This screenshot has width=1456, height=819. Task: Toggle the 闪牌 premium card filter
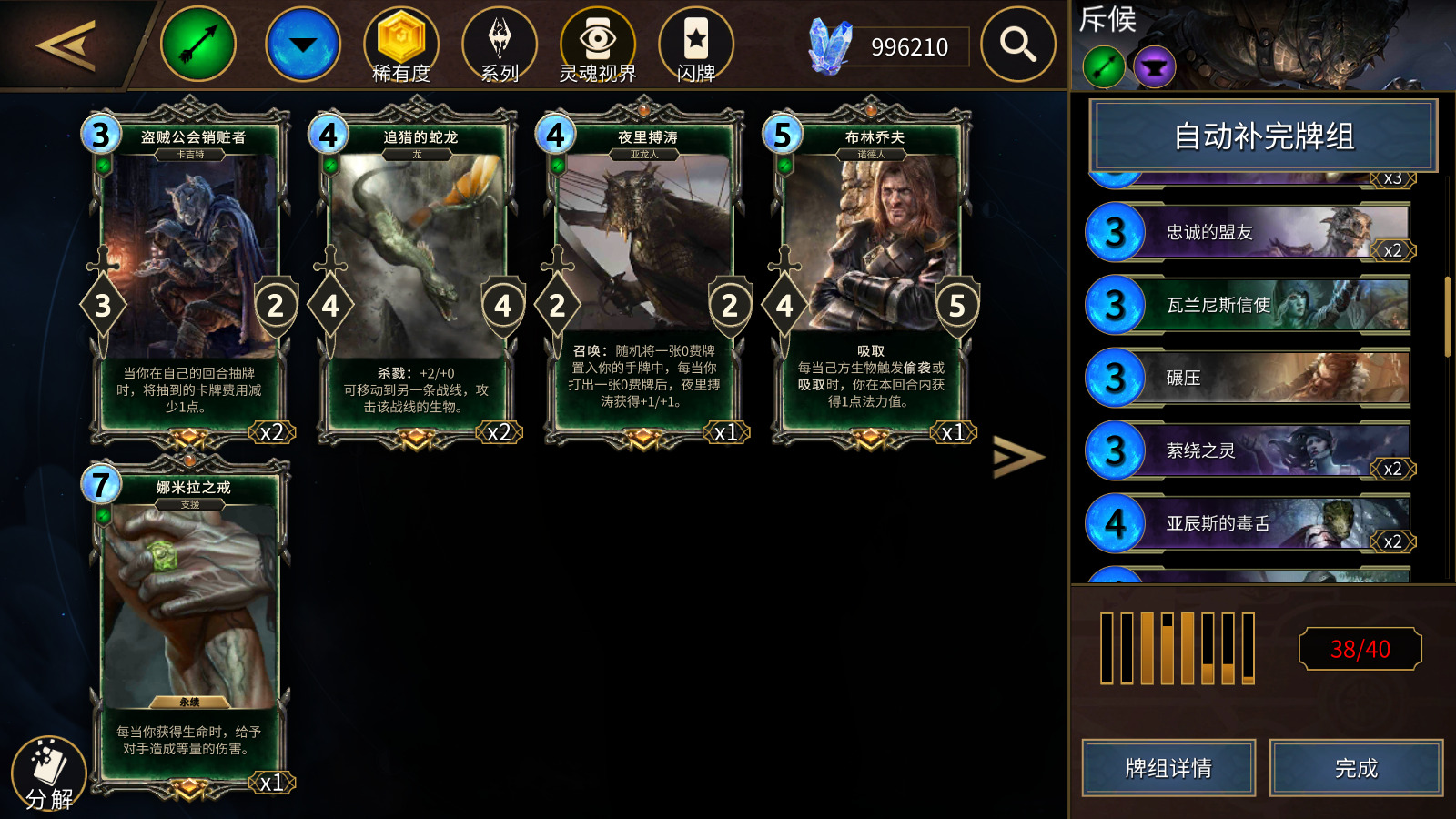(696, 45)
